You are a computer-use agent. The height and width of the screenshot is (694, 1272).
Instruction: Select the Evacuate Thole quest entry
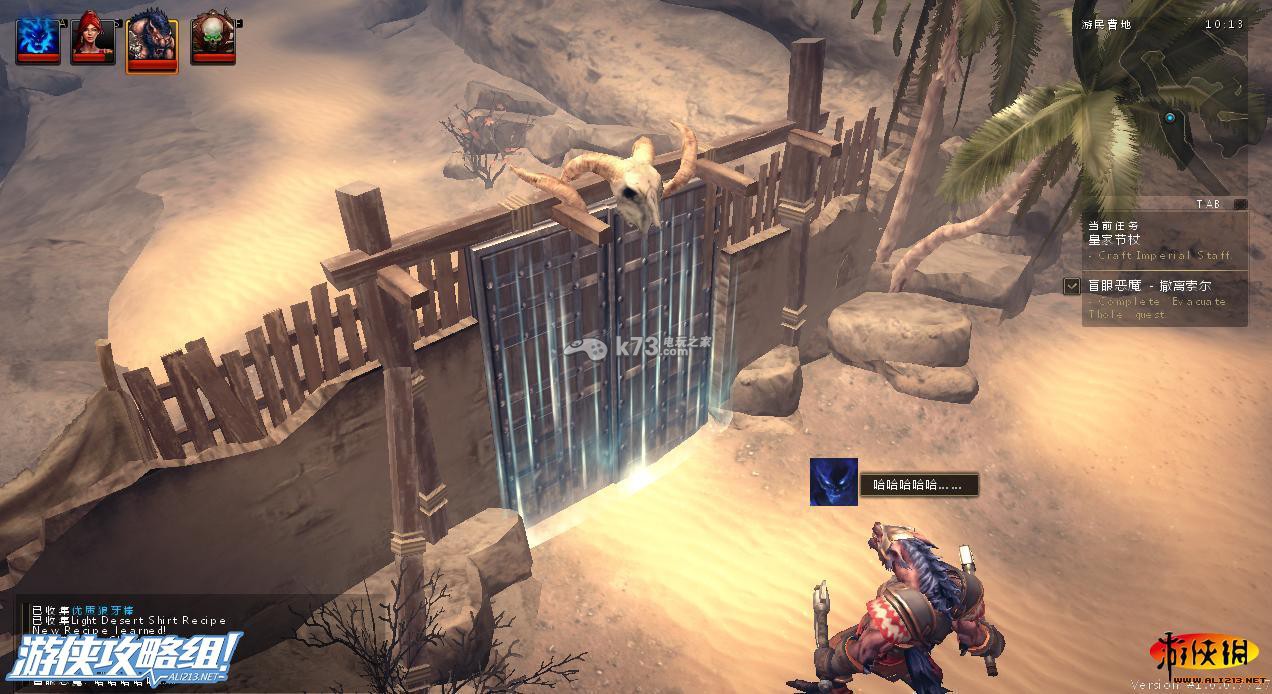pyautogui.click(x=1160, y=300)
